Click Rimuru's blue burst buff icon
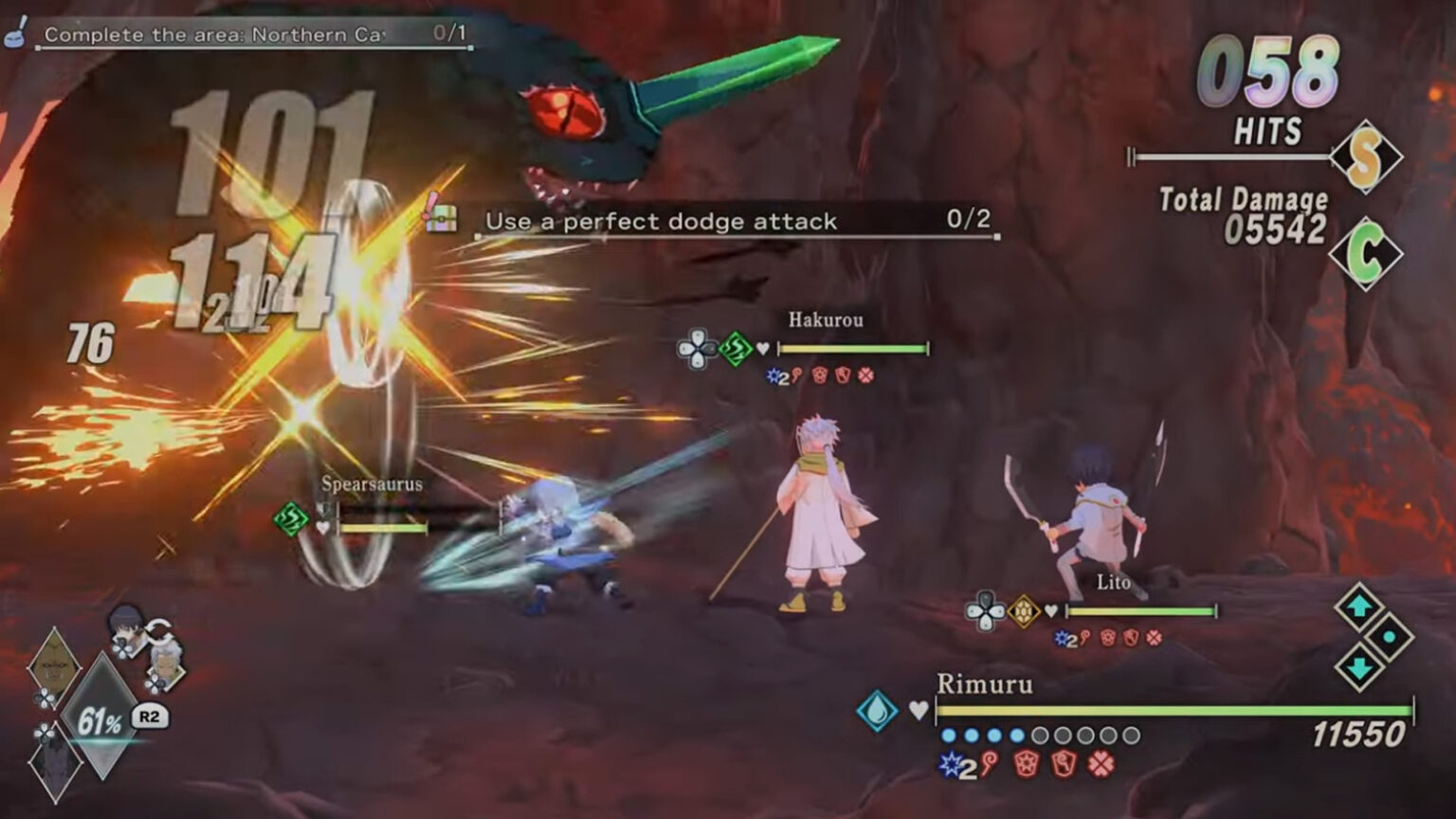This screenshot has height=819, width=1456. coord(950,764)
